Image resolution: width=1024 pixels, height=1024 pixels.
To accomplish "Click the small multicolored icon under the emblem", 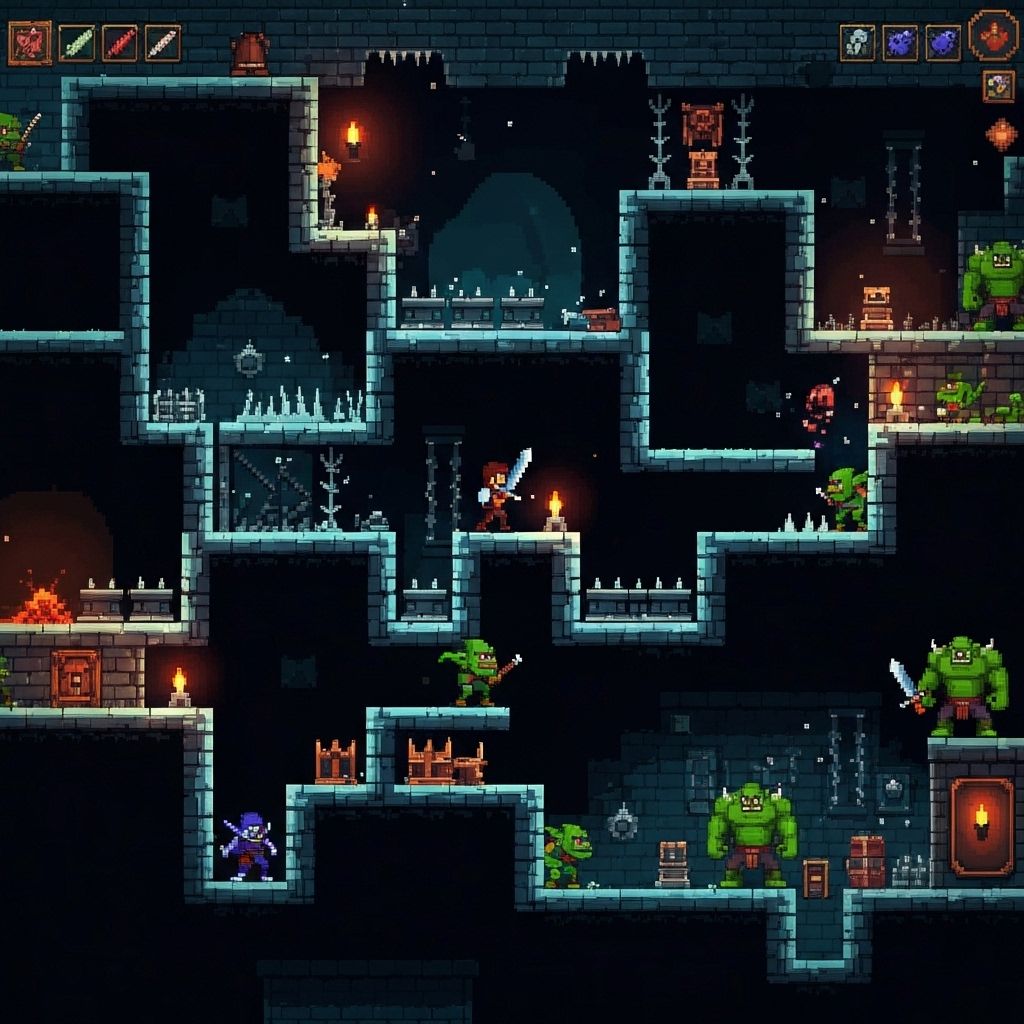I will [x=998, y=86].
